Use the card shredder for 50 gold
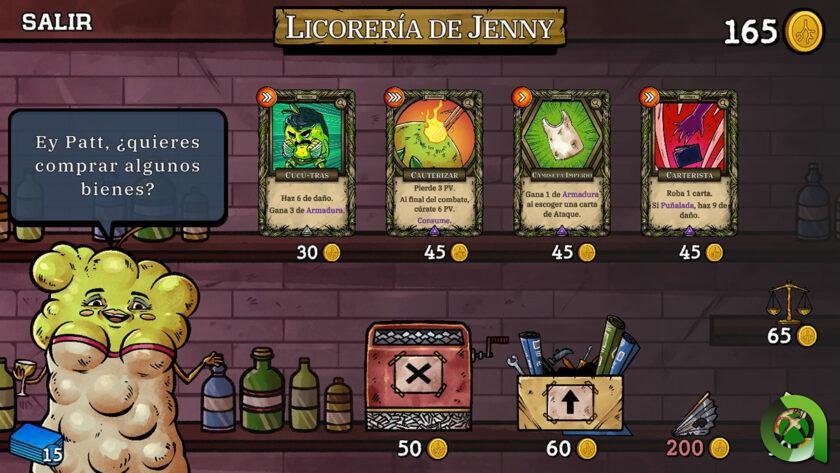 pyautogui.click(x=418, y=376)
